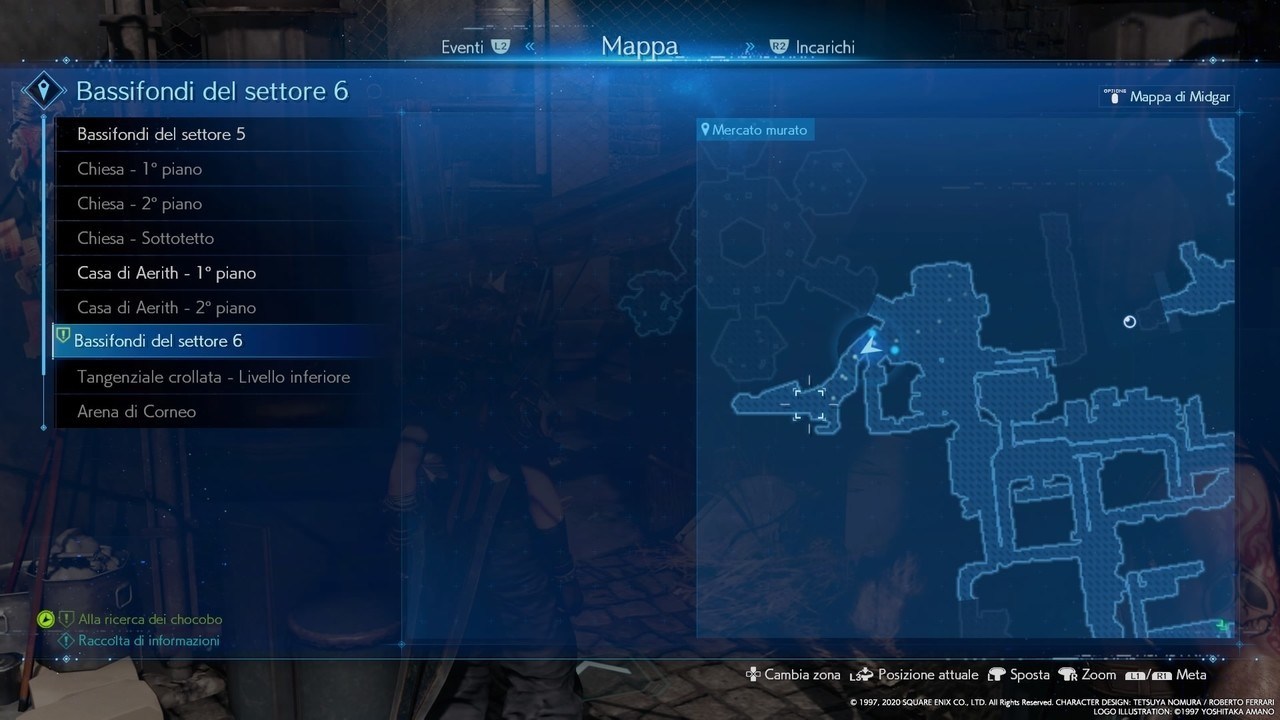Choose Casa di Aerith - 2° piano
Viewport: 1280px width, 720px height.
[x=166, y=307]
